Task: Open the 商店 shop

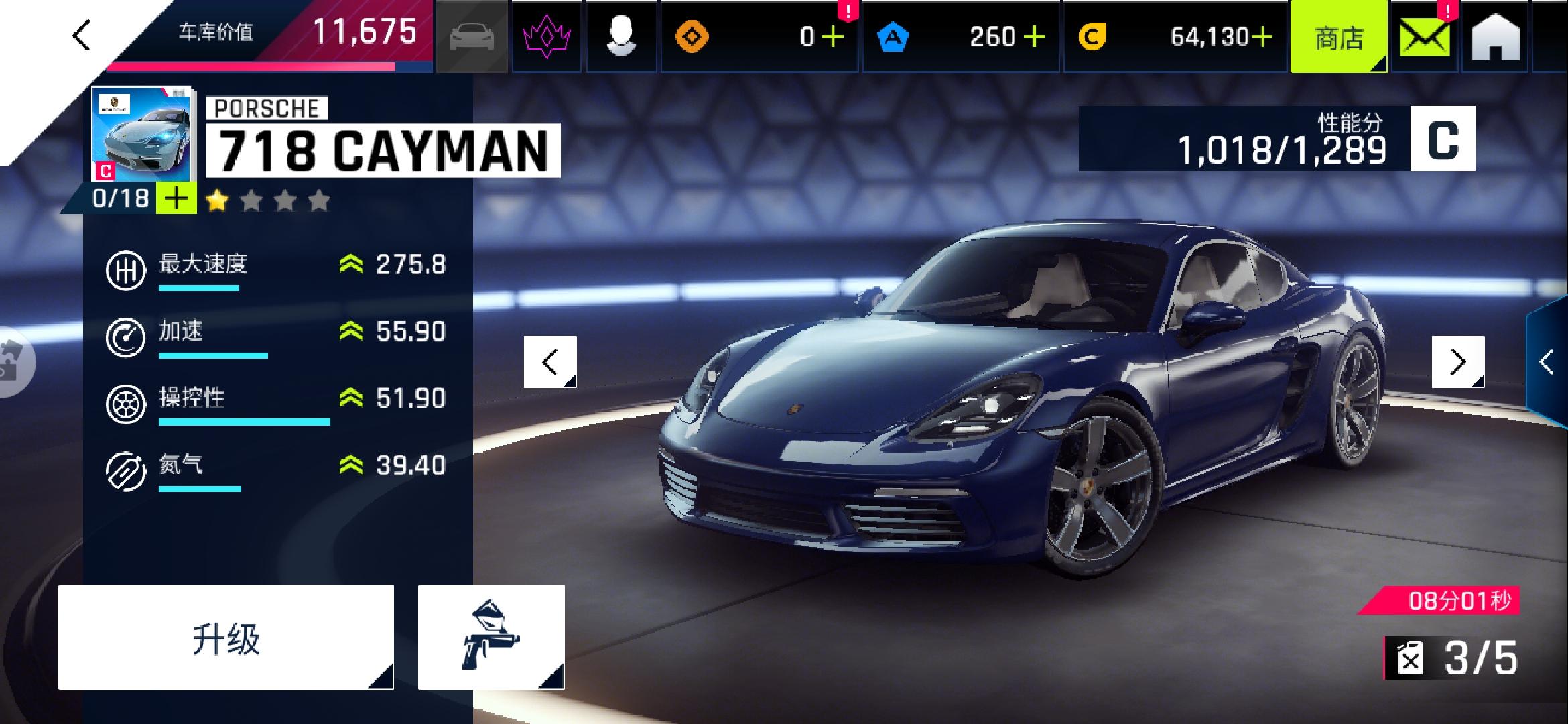Action: (x=1338, y=38)
